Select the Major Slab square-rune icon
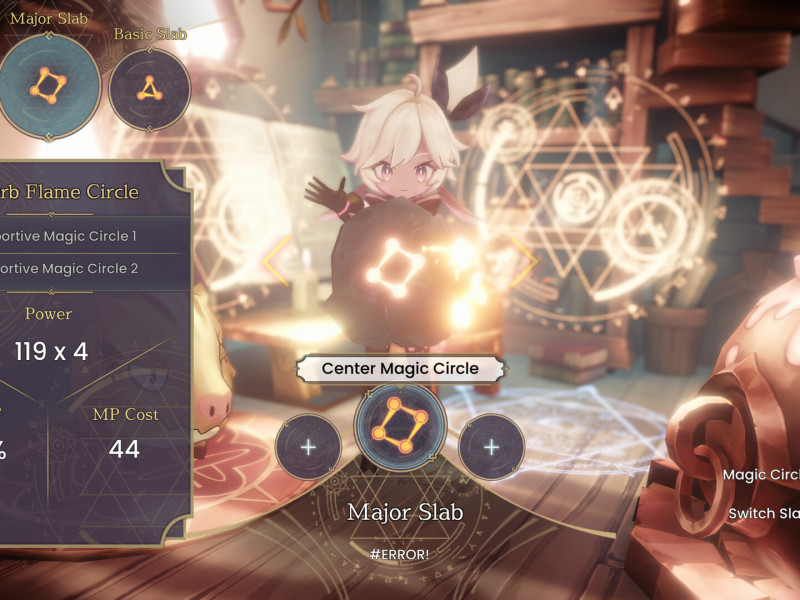800x600 pixels. (x=49, y=83)
